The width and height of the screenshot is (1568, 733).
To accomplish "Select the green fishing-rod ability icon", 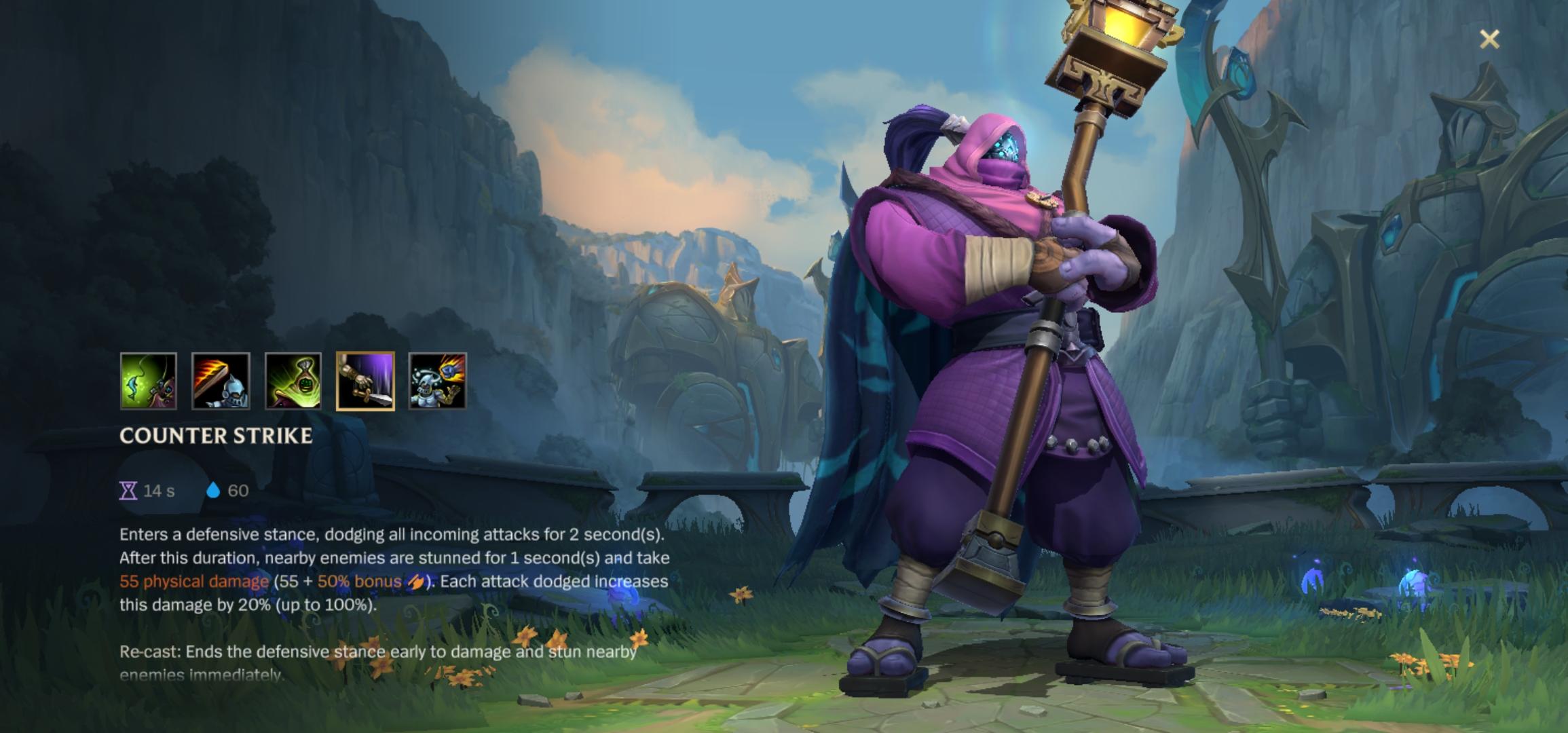I will point(149,381).
